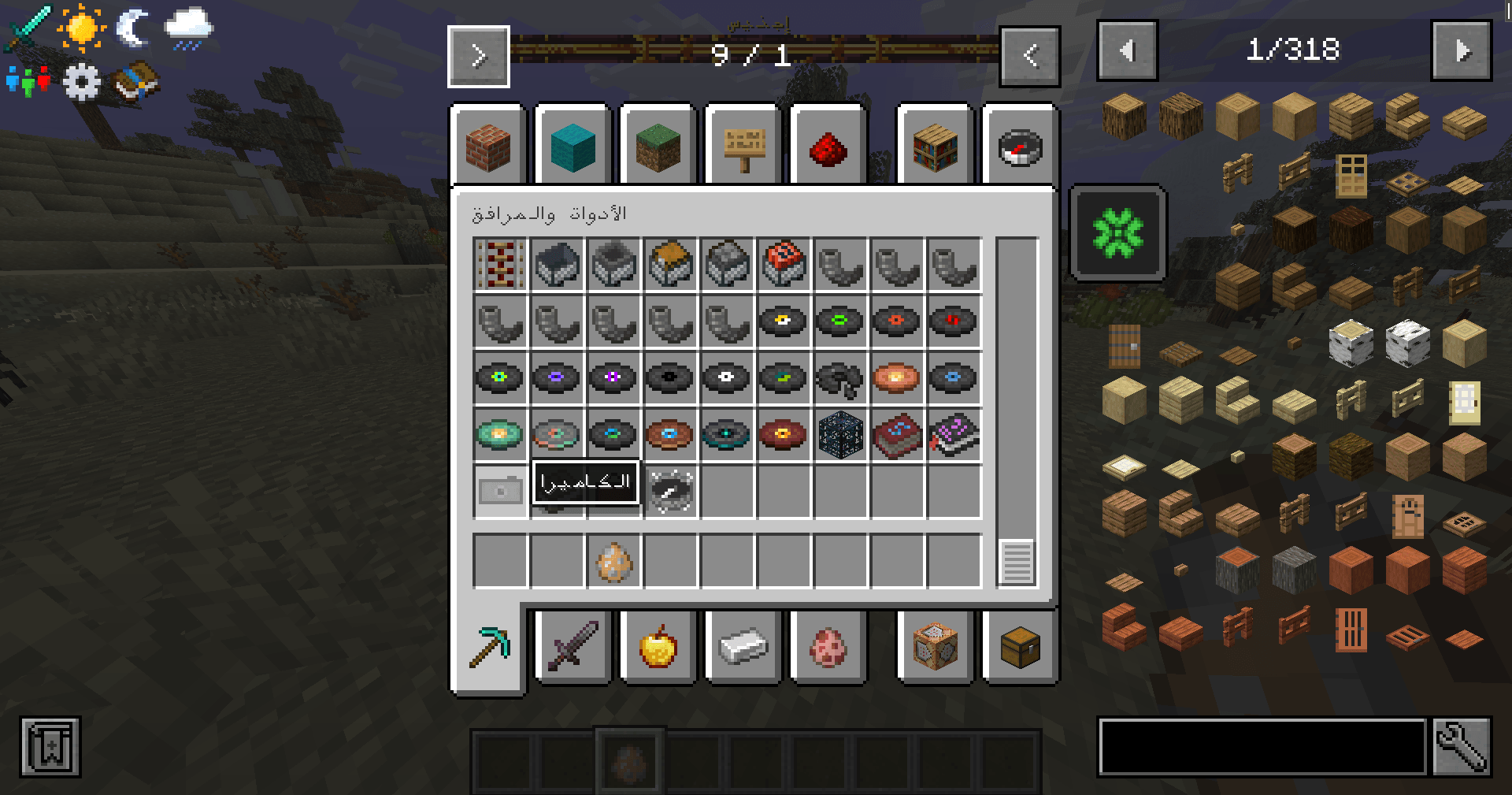Toggle the green clover side tab

point(1117,232)
